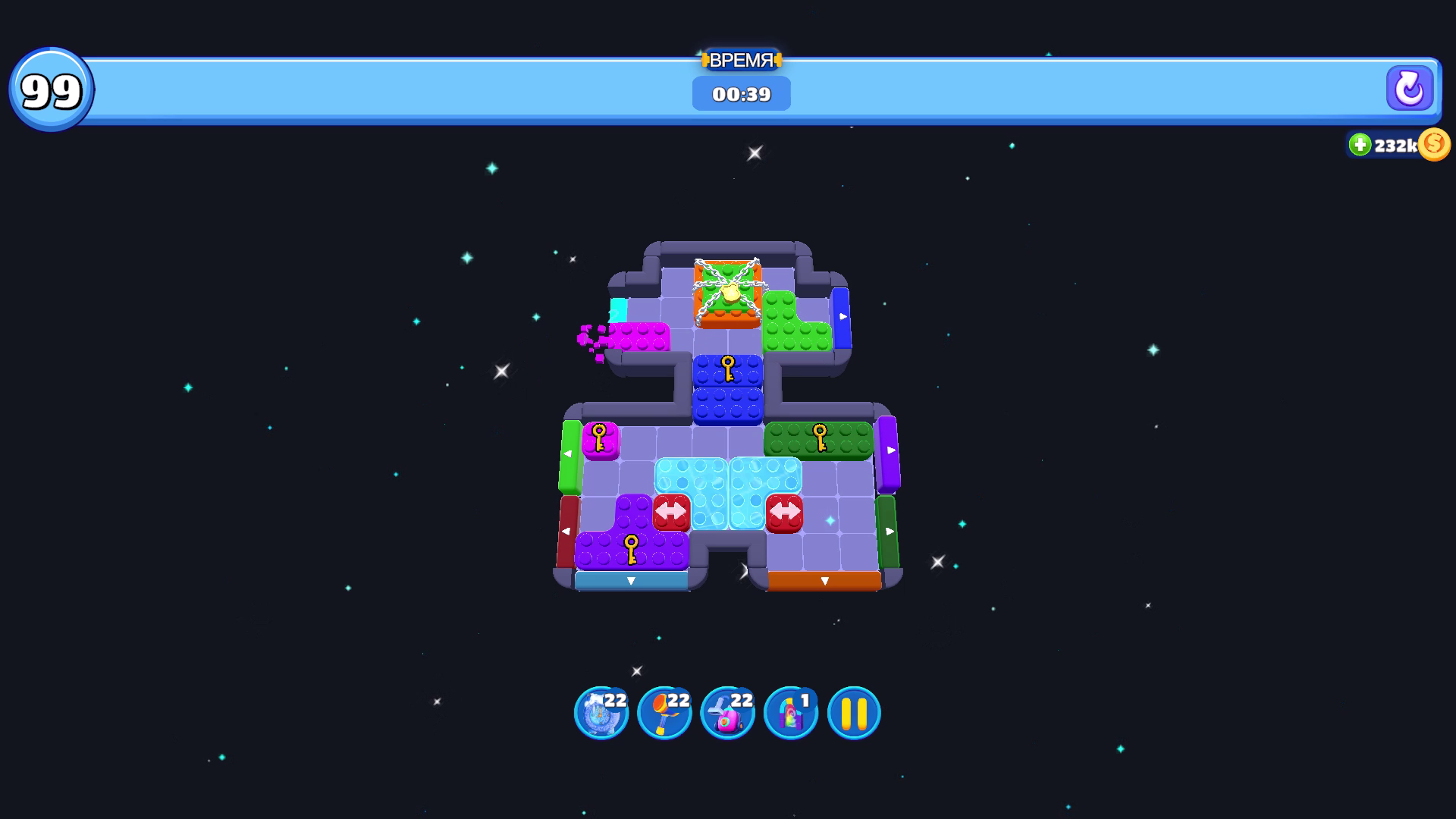Viewport: 1456px width, 819px height.
Task: Select the magenta block on the left edge
Action: [x=641, y=337]
